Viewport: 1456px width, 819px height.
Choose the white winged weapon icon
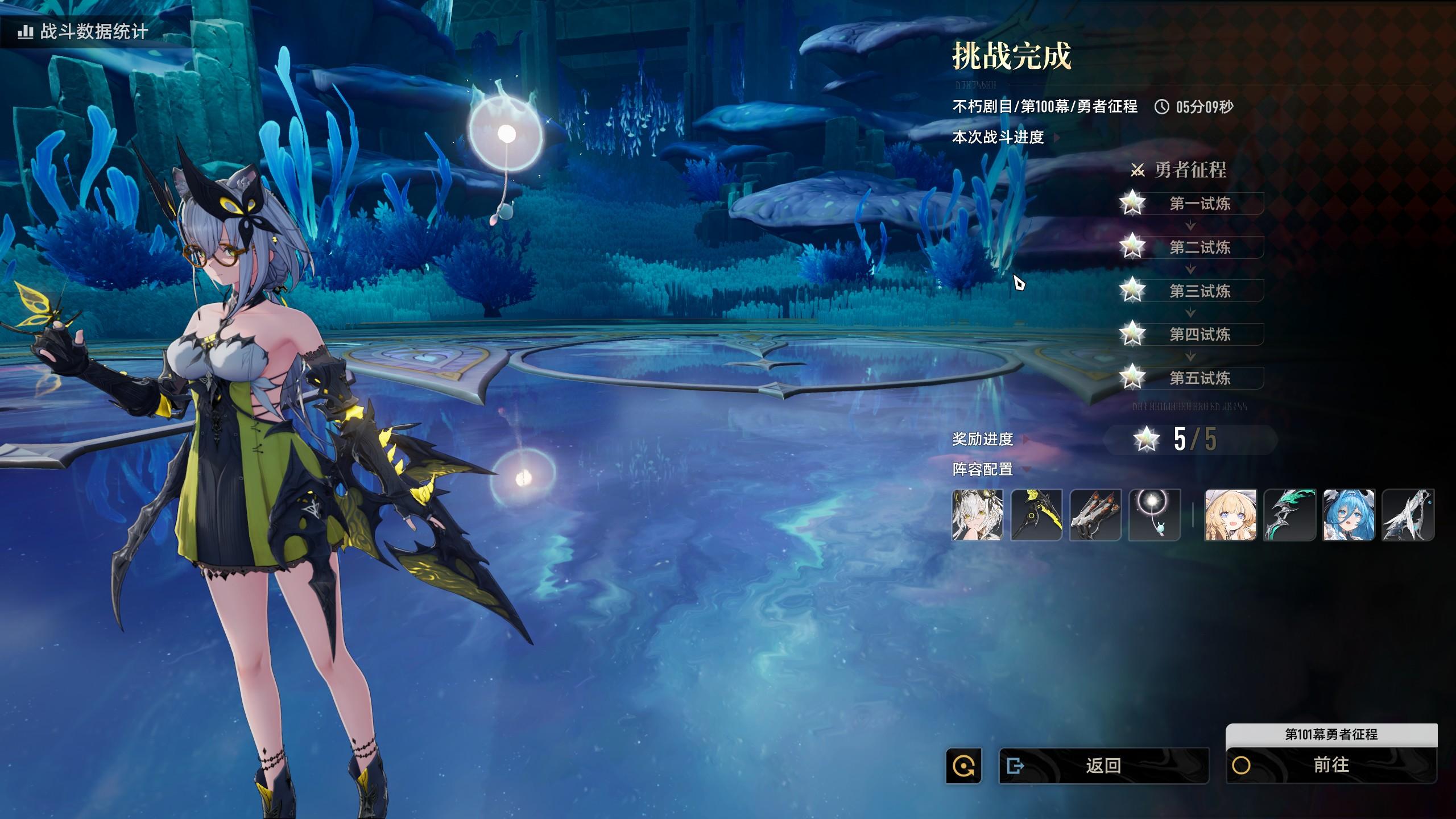[x=1408, y=515]
